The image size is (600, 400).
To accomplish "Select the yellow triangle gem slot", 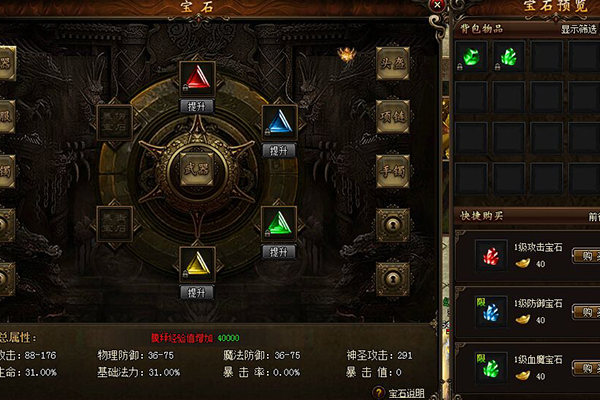I will (196, 262).
